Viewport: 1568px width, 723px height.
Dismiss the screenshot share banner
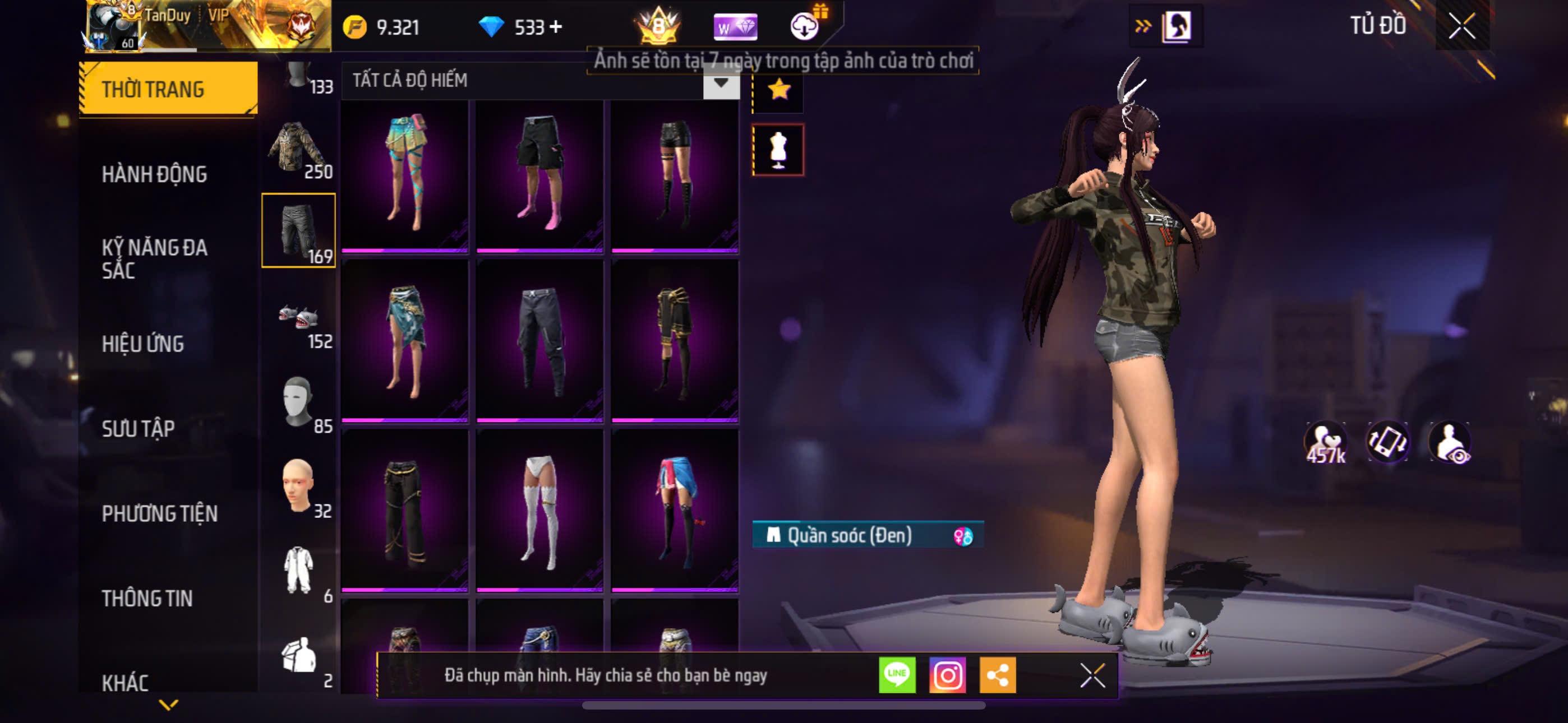click(x=1092, y=675)
